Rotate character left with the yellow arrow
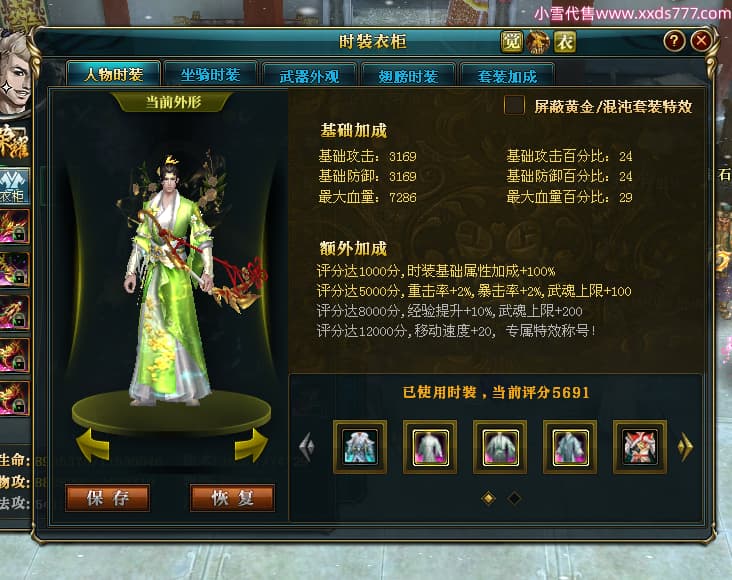The image size is (732, 580). 92,446
